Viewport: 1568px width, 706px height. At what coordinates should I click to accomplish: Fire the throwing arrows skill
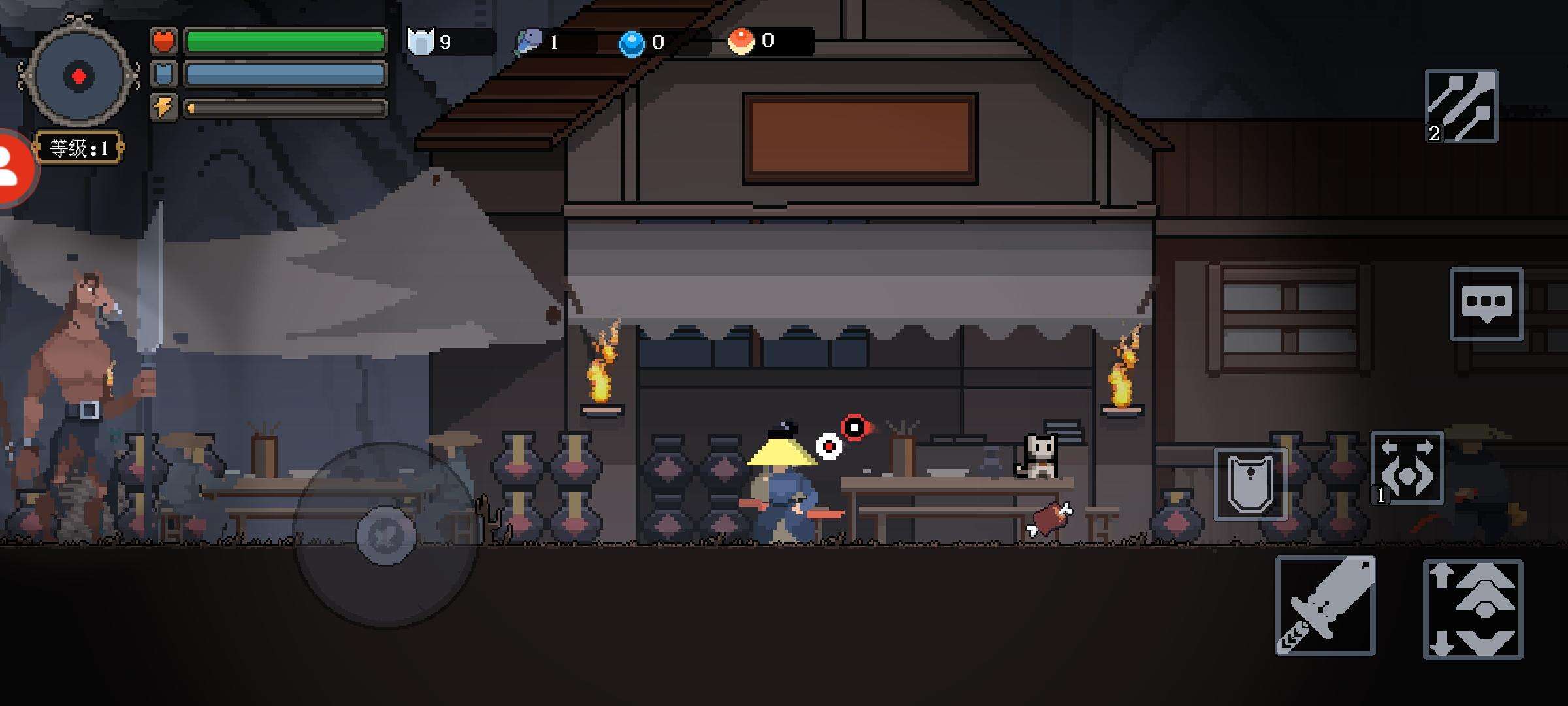pos(1462,106)
